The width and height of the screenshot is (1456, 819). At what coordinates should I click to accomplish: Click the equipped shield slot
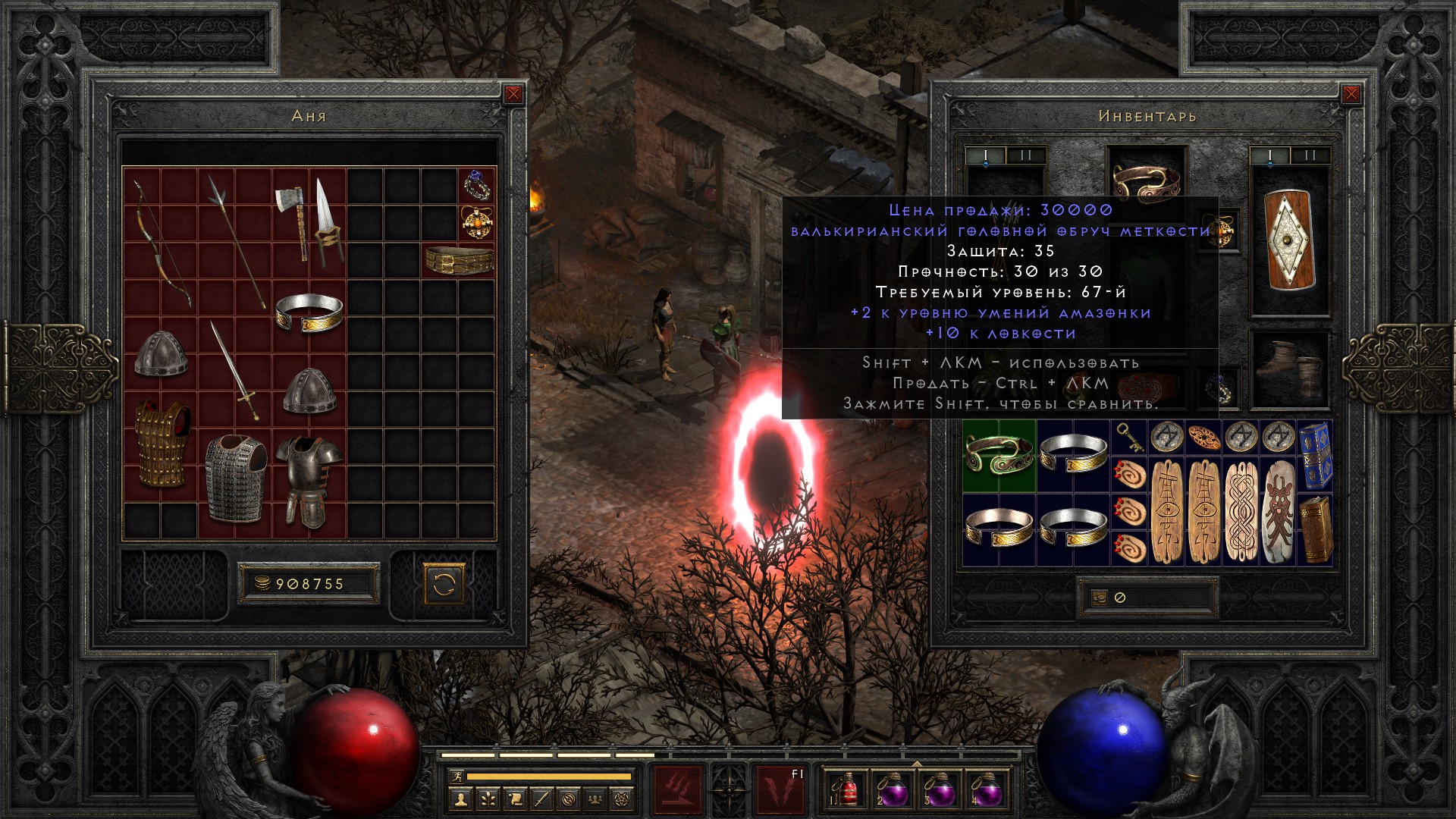click(1289, 240)
